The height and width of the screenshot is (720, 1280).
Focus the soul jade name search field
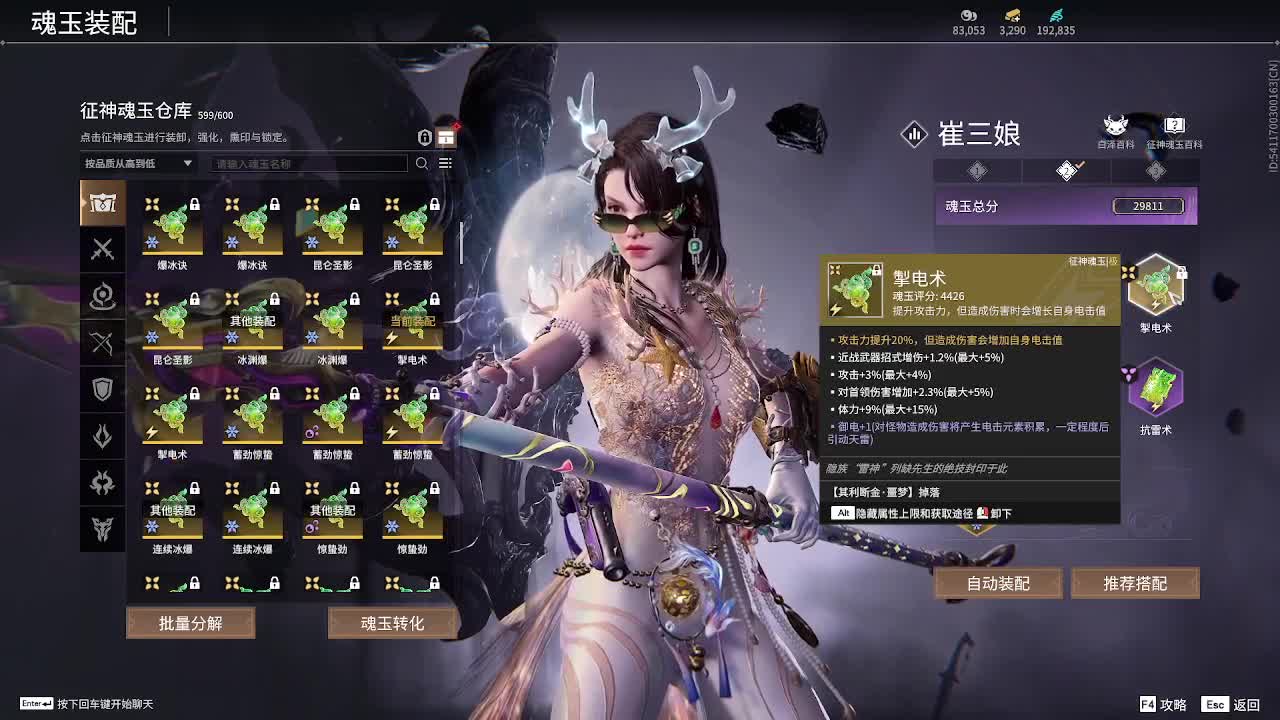[310, 163]
